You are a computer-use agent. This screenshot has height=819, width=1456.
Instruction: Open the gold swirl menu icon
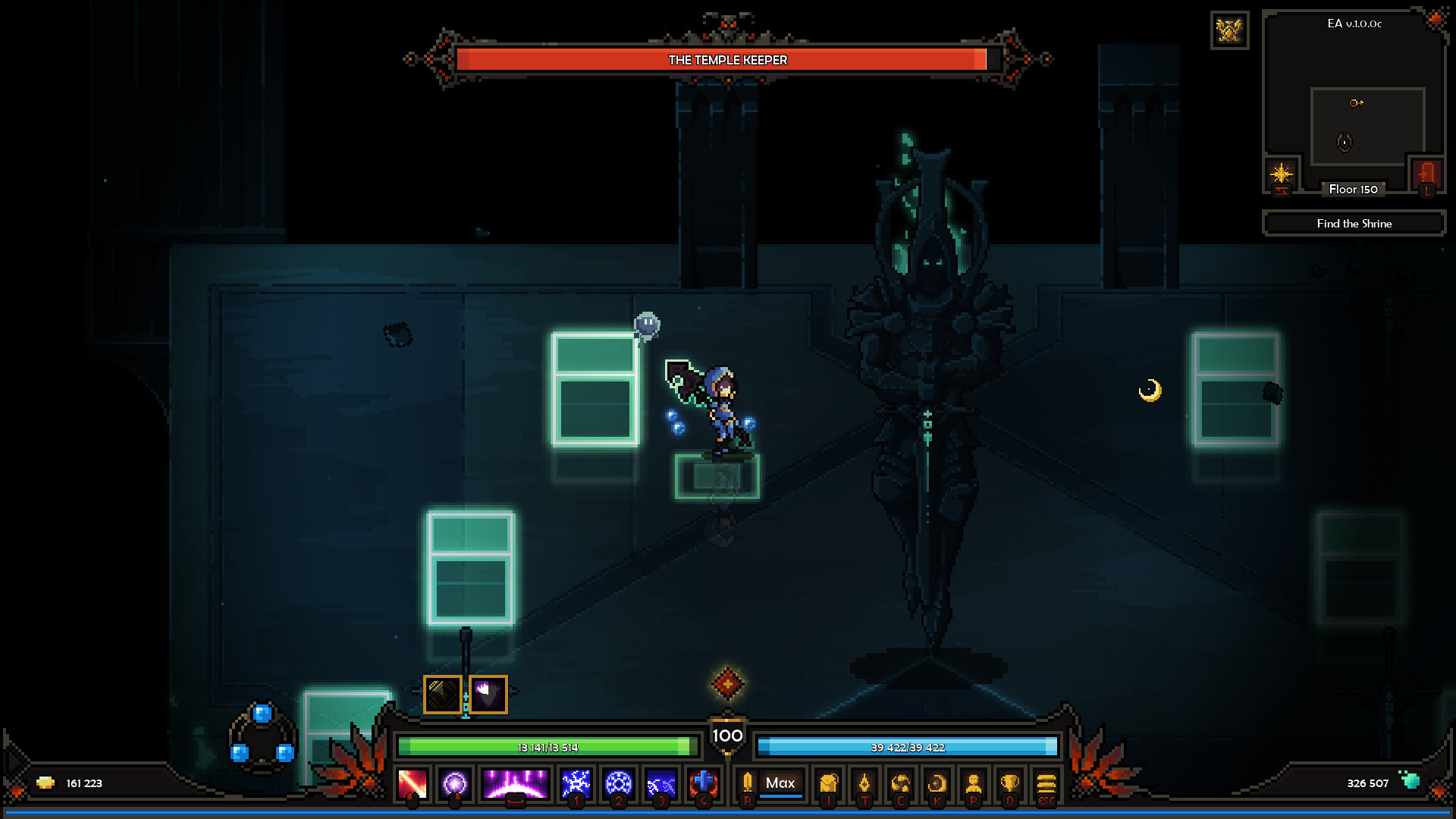901,783
